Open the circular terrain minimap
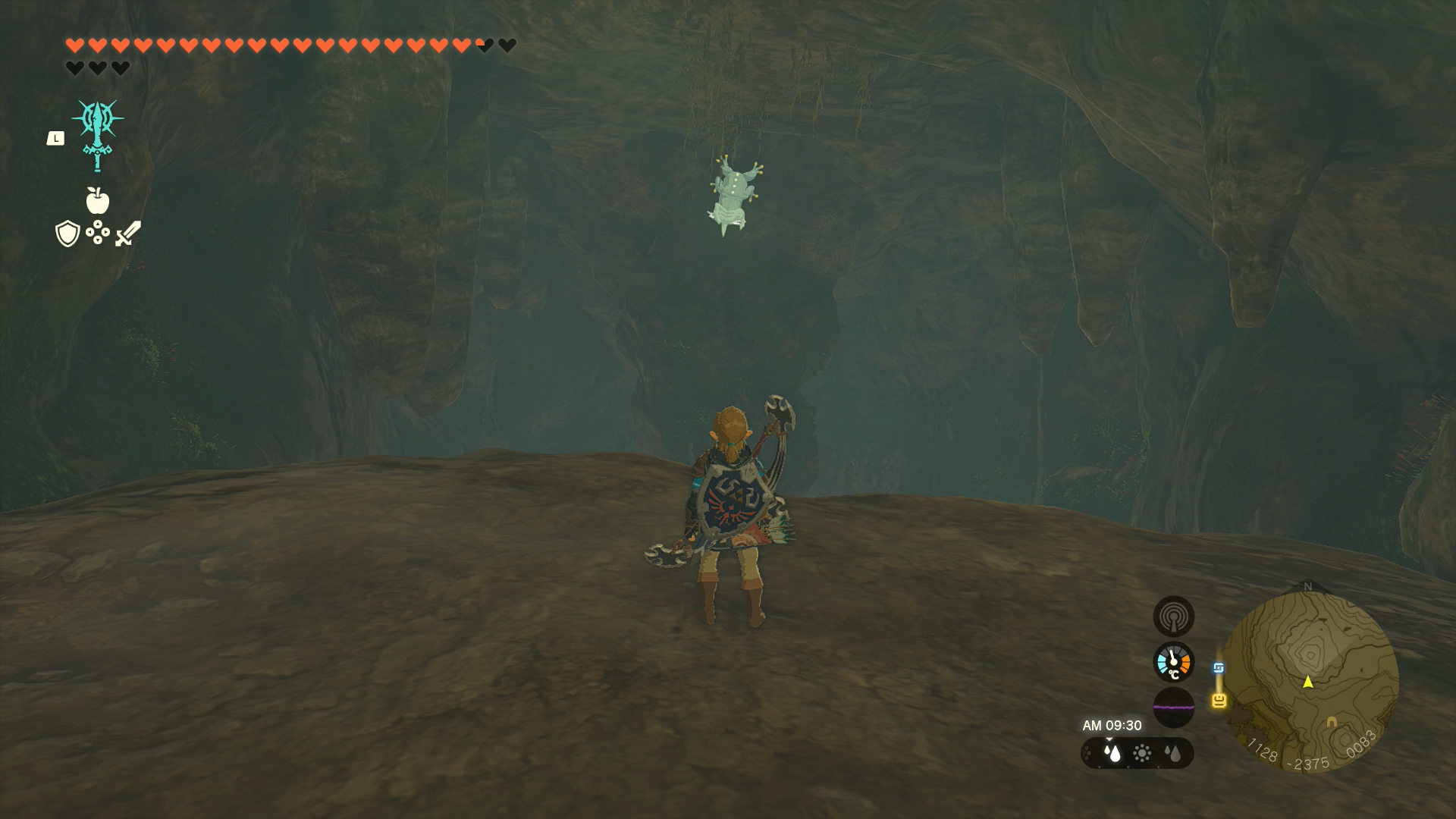Image resolution: width=1456 pixels, height=819 pixels. [x=1310, y=680]
